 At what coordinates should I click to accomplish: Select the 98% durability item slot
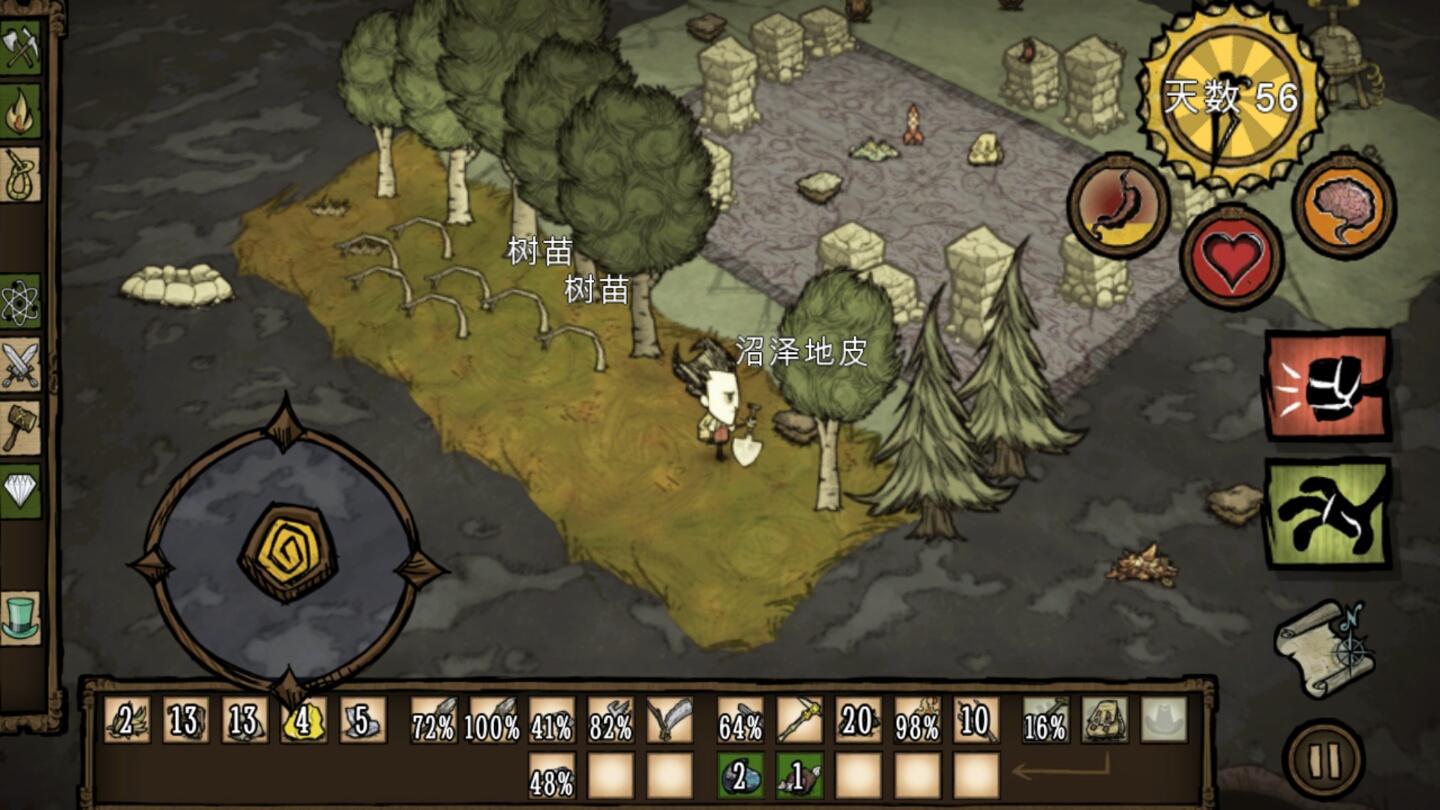click(x=918, y=720)
